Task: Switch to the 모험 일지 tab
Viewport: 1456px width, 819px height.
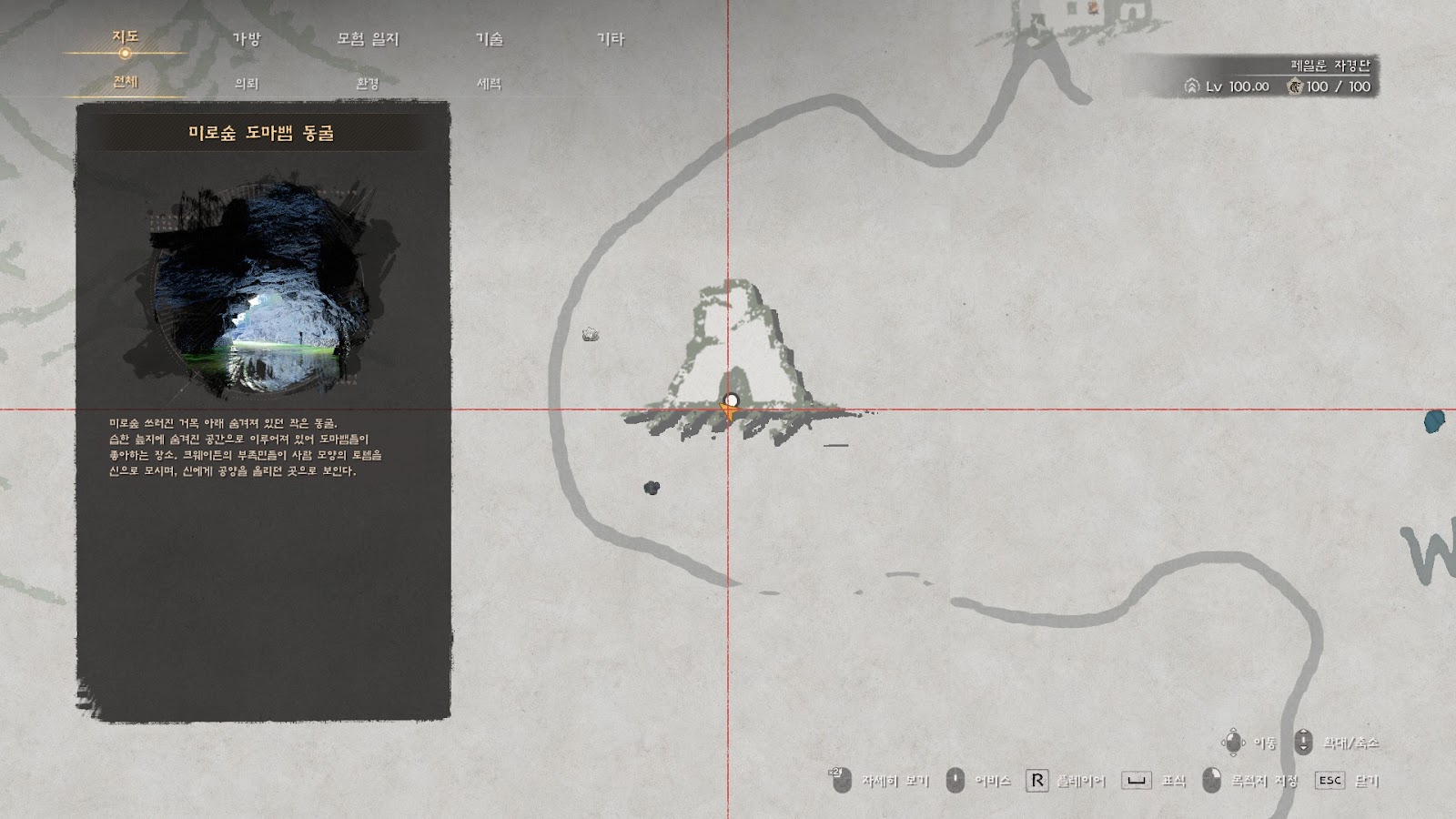Action: [x=368, y=39]
